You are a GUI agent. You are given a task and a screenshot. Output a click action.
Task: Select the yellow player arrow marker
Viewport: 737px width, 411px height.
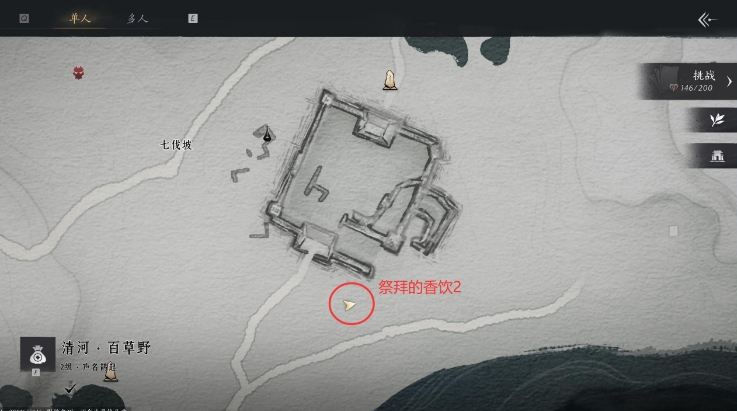click(x=350, y=305)
